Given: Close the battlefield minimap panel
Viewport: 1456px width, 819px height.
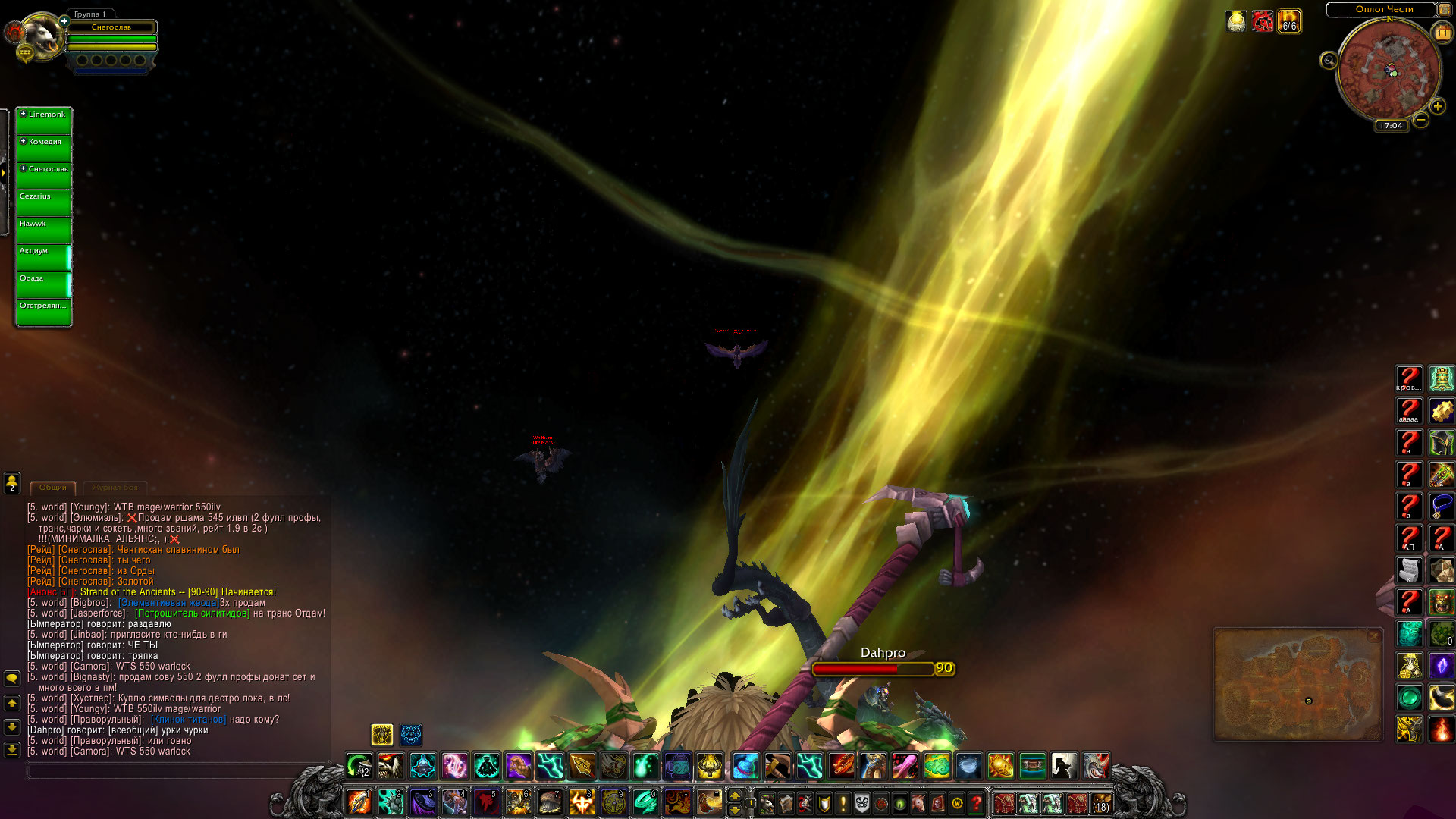Looking at the screenshot, I should 1373,636.
